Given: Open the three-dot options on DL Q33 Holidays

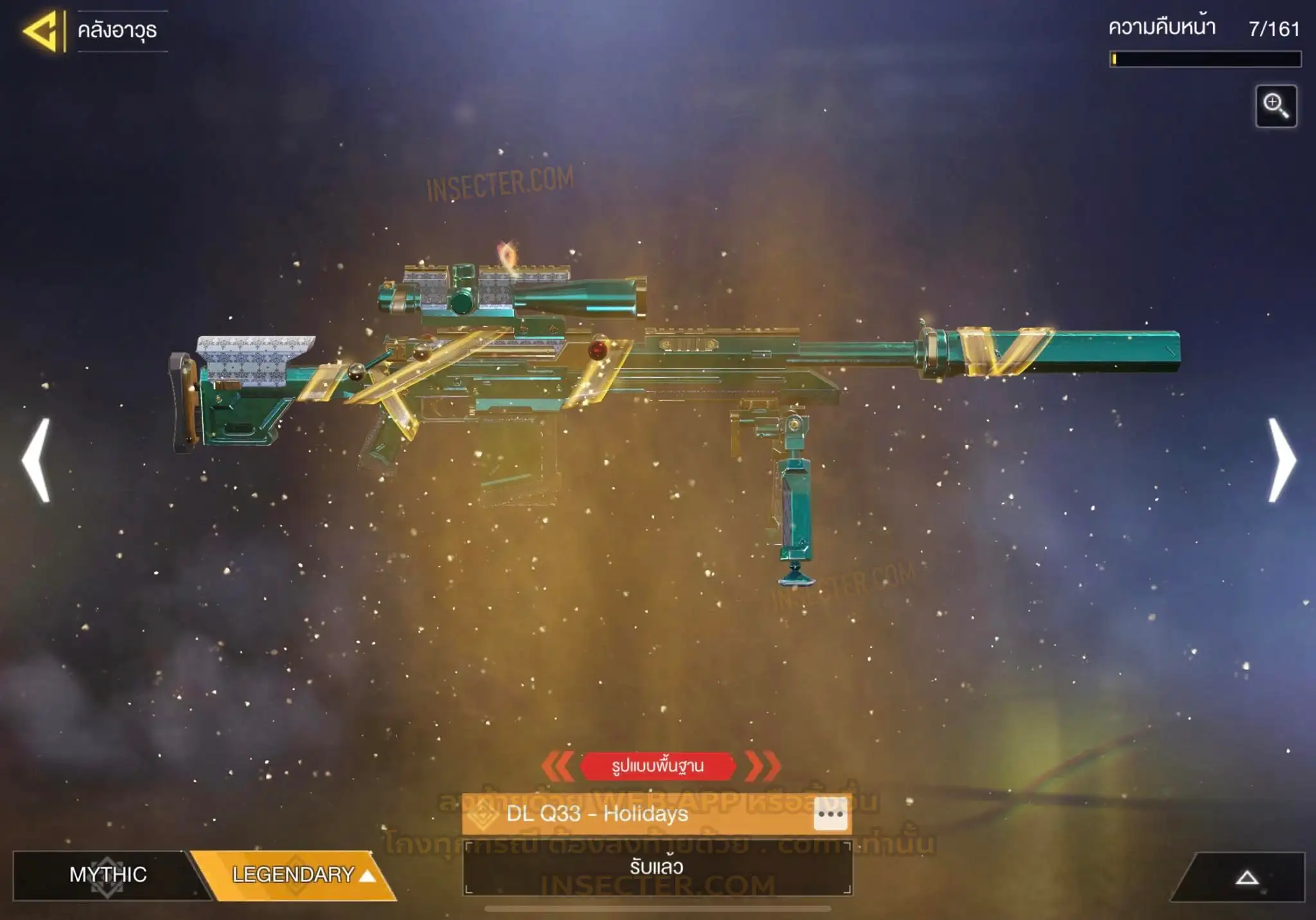Looking at the screenshot, I should click(x=830, y=815).
